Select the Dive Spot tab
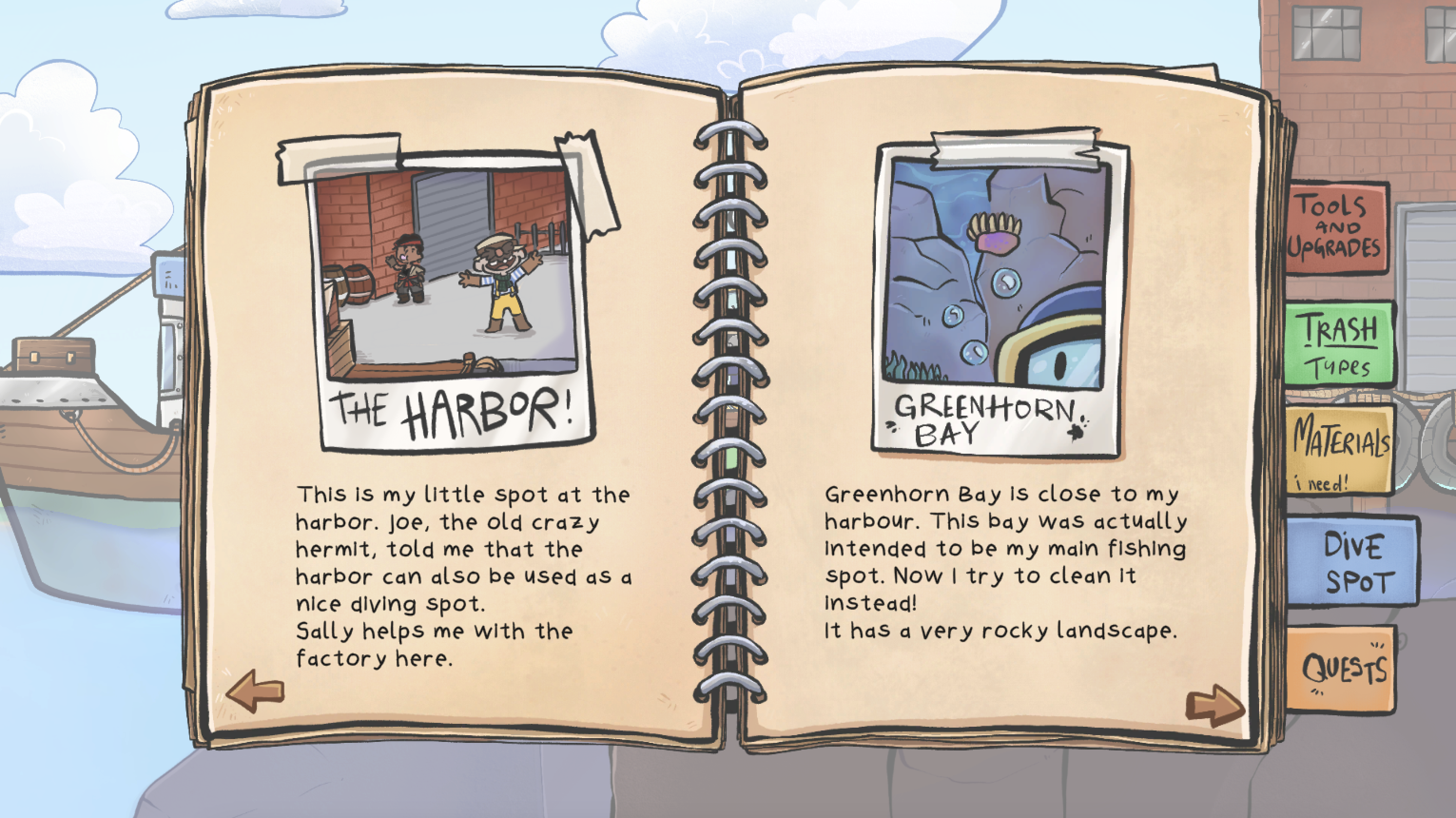Screen dimensions: 1456x818 (1353, 562)
